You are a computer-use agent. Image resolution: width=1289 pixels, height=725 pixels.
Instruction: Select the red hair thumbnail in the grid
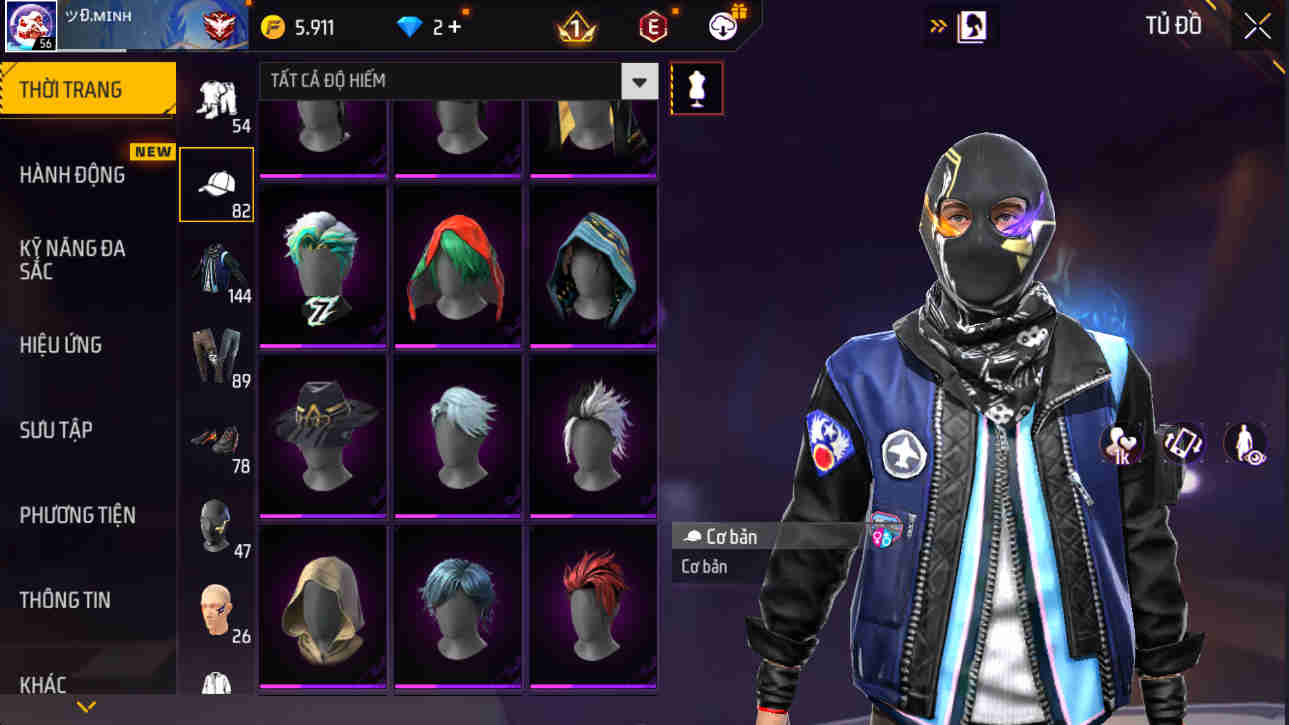(592, 605)
